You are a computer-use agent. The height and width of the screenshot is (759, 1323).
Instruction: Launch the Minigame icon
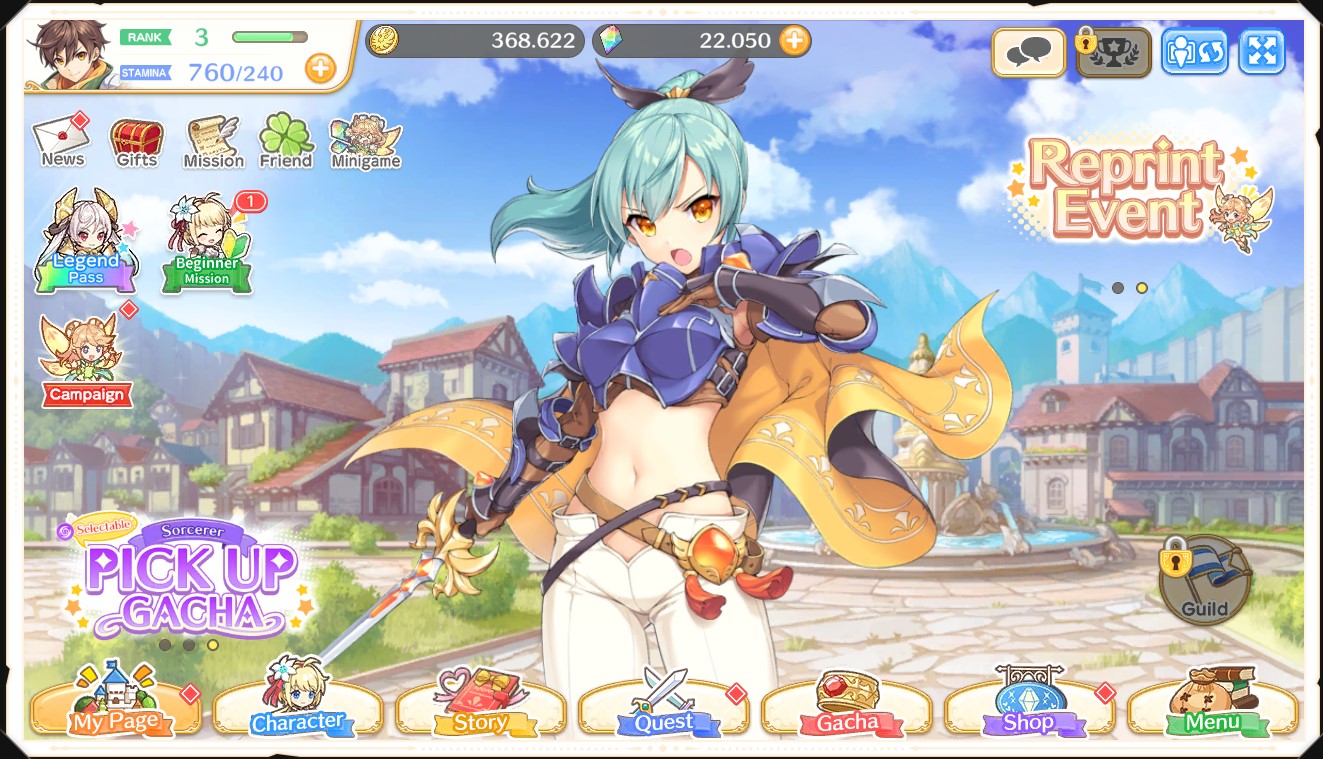(x=365, y=142)
